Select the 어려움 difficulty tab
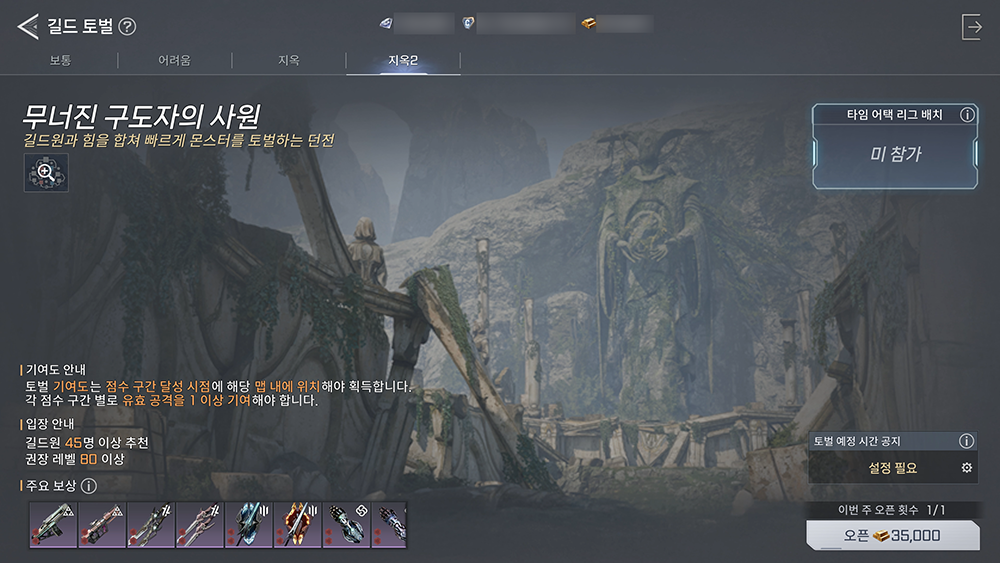The width and height of the screenshot is (1000, 563). click(x=174, y=61)
